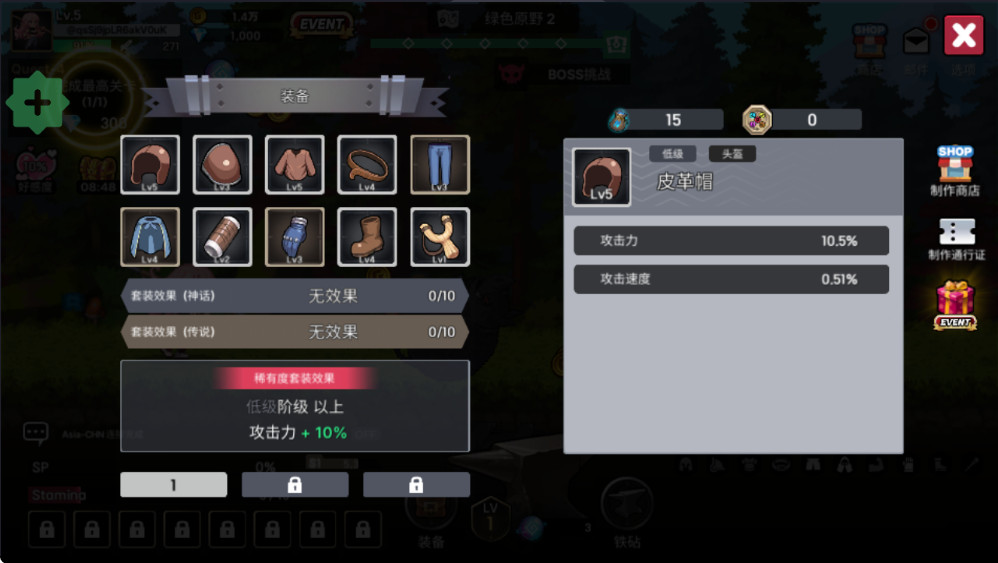The width and height of the screenshot is (998, 563).
Task: Select the Lv5 leather cap equipment slot
Action: (x=150, y=165)
